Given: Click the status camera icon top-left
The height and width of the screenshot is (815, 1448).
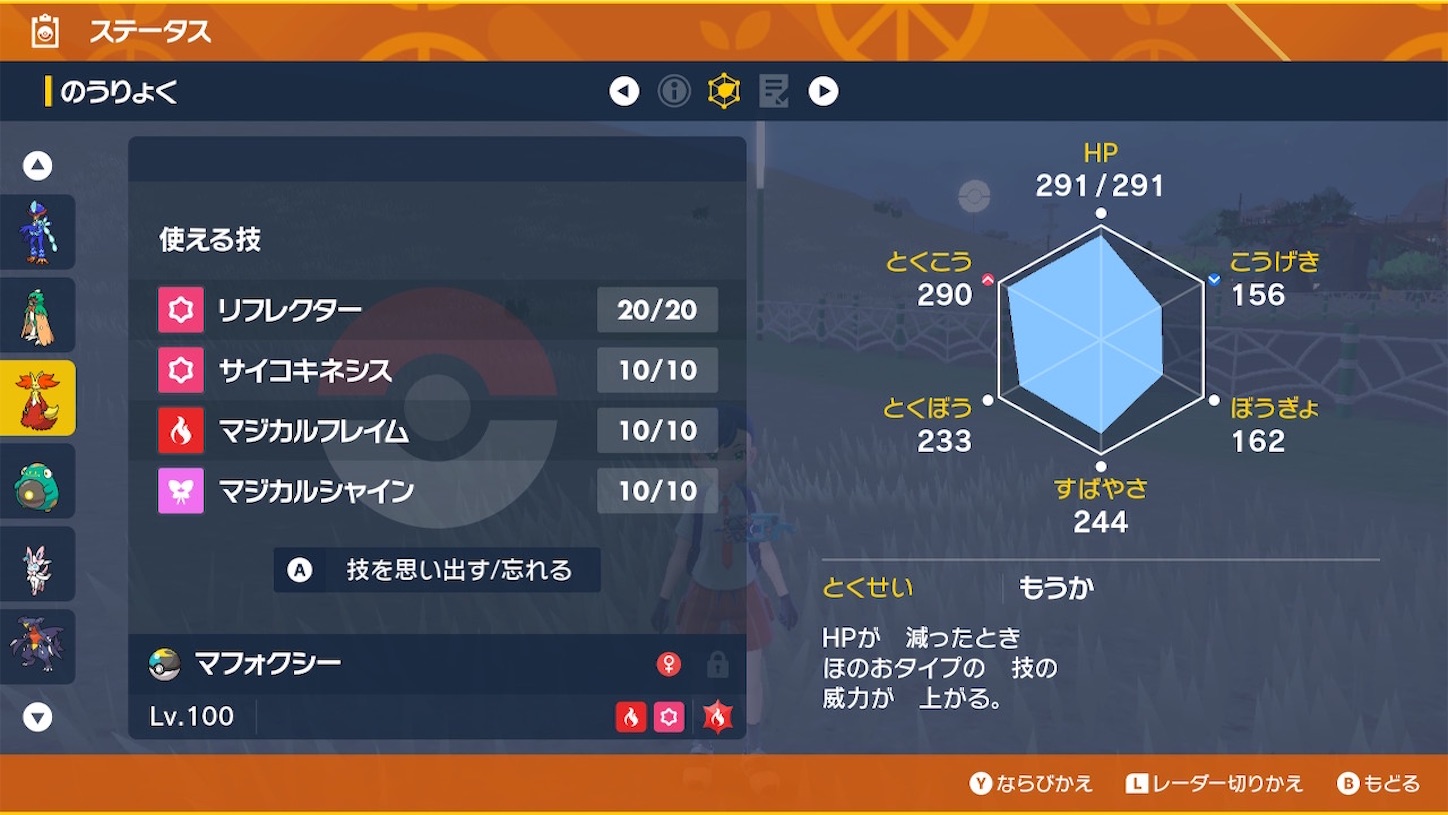Looking at the screenshot, I should point(43,29).
